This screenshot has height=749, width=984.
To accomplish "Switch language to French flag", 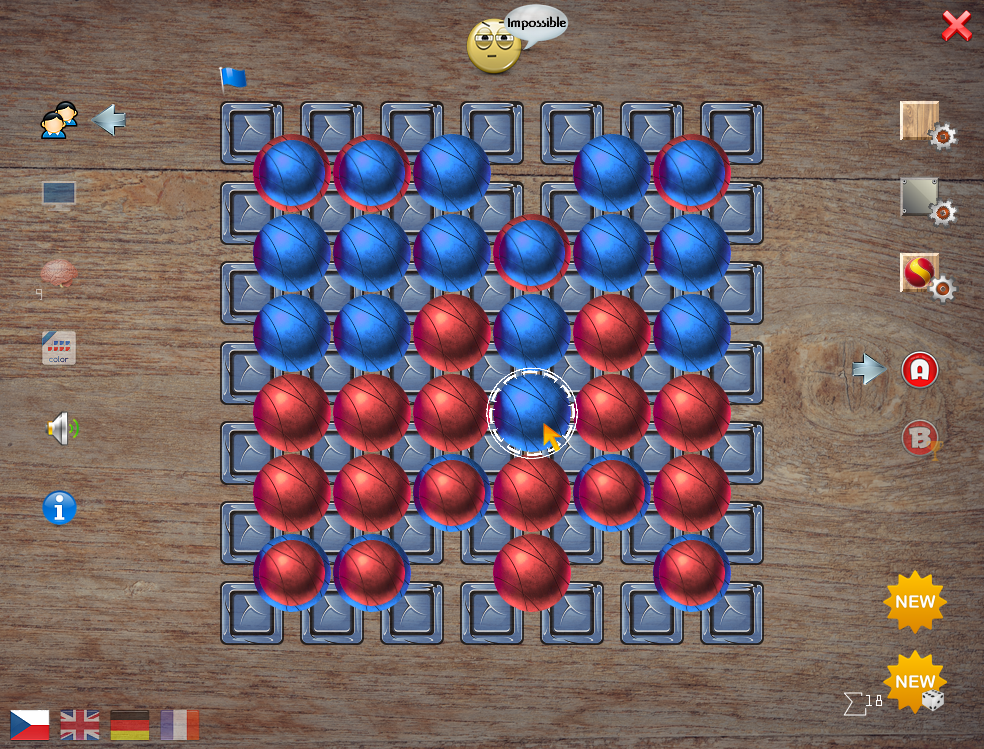I will click(x=180, y=724).
